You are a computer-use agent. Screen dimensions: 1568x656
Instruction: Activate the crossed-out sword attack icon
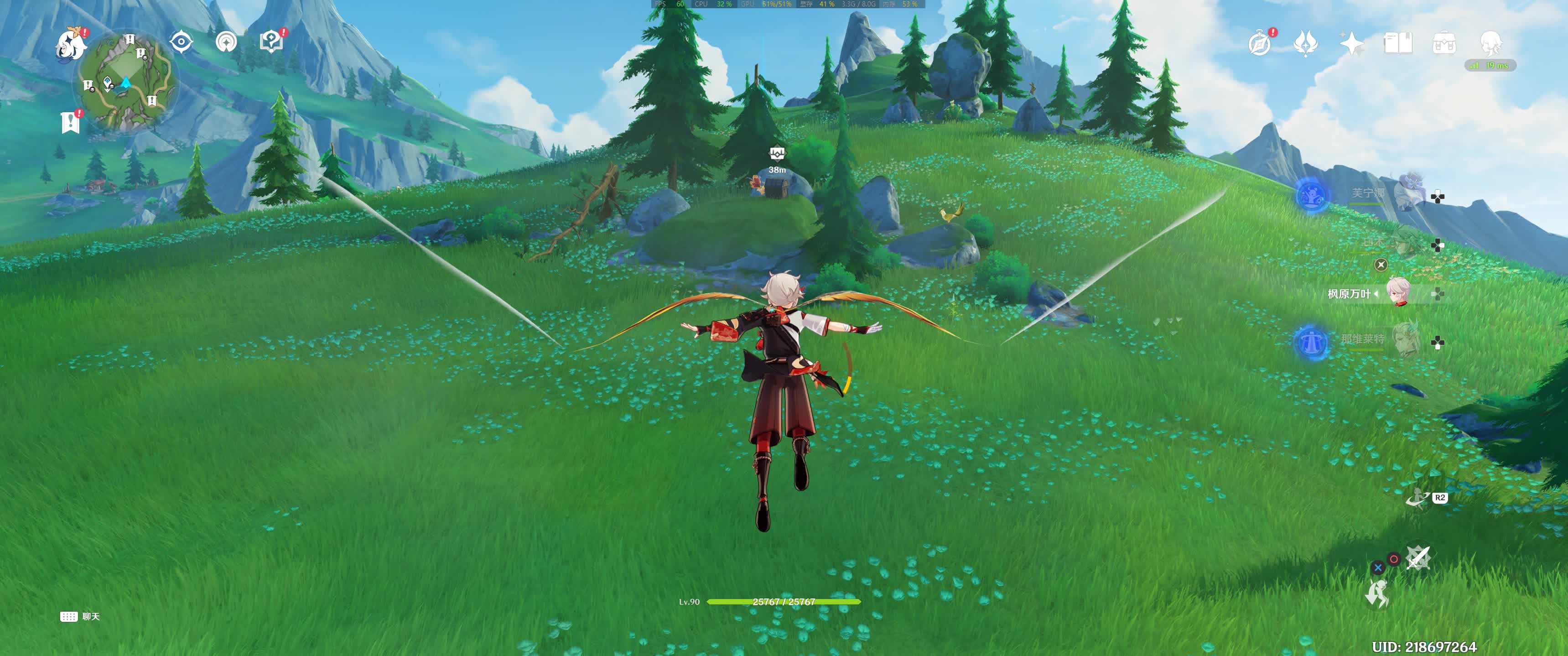tap(1417, 557)
